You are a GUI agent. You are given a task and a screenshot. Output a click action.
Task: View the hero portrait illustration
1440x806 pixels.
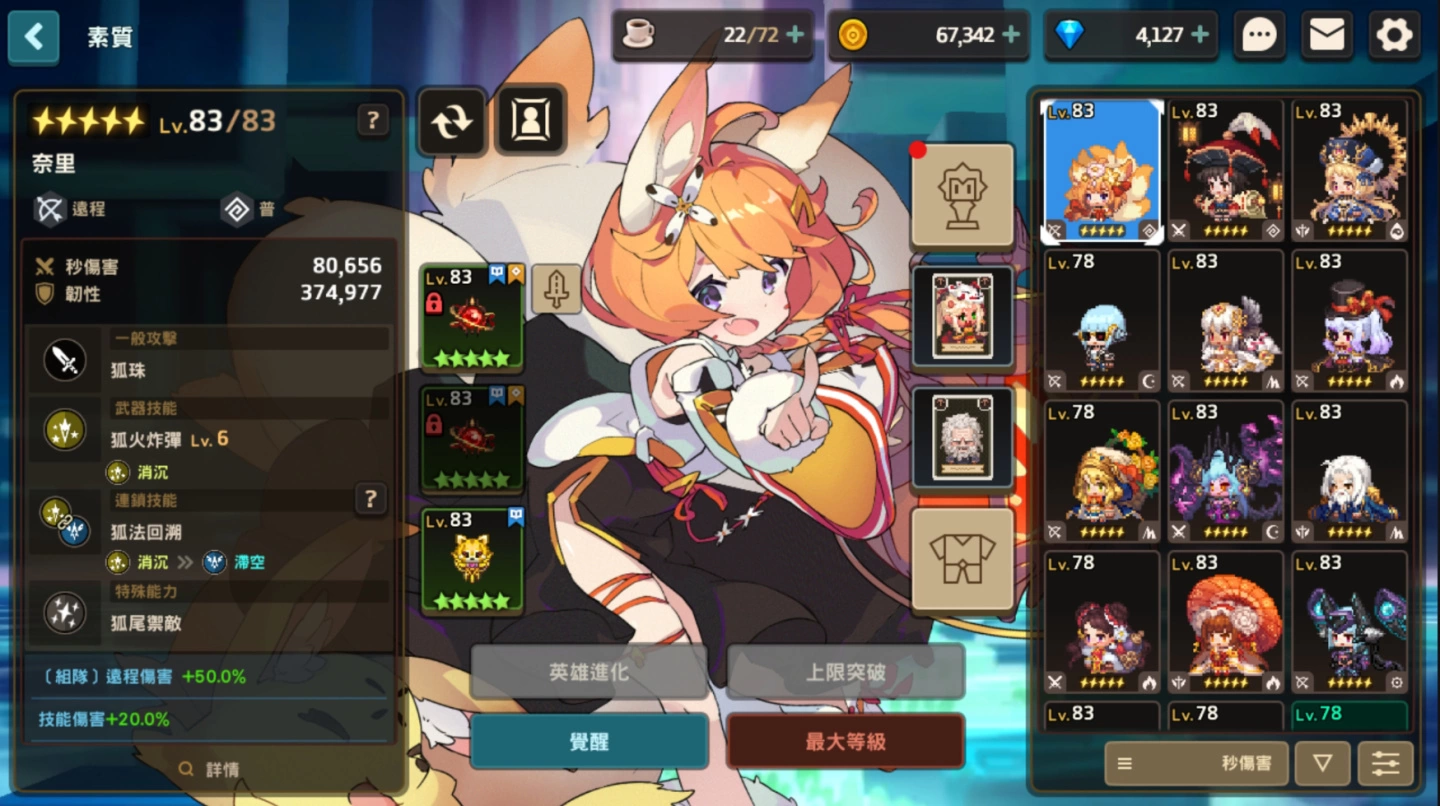pos(530,121)
